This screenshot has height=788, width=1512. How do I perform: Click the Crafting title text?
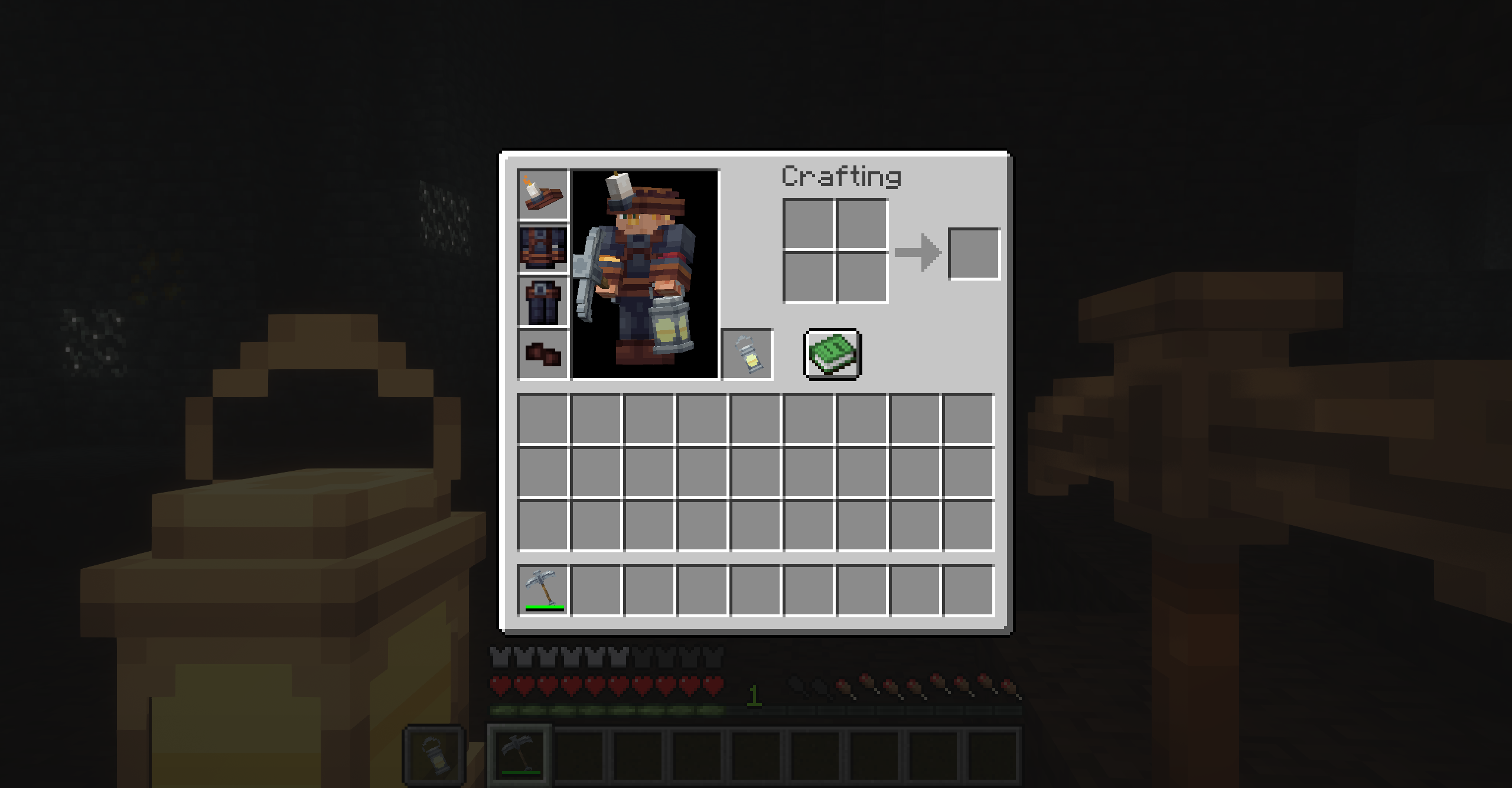click(841, 175)
